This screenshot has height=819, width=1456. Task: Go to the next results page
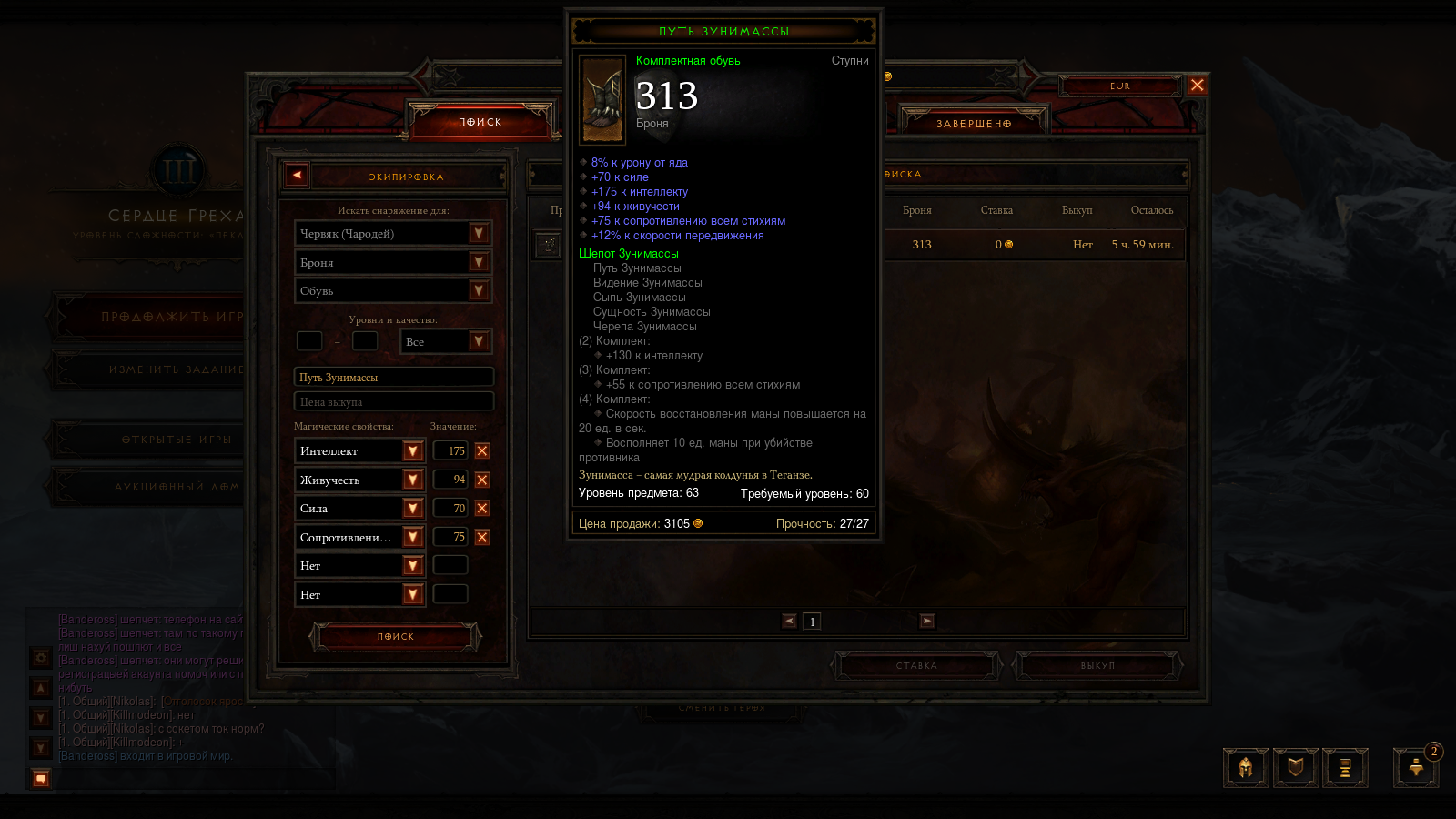[927, 621]
